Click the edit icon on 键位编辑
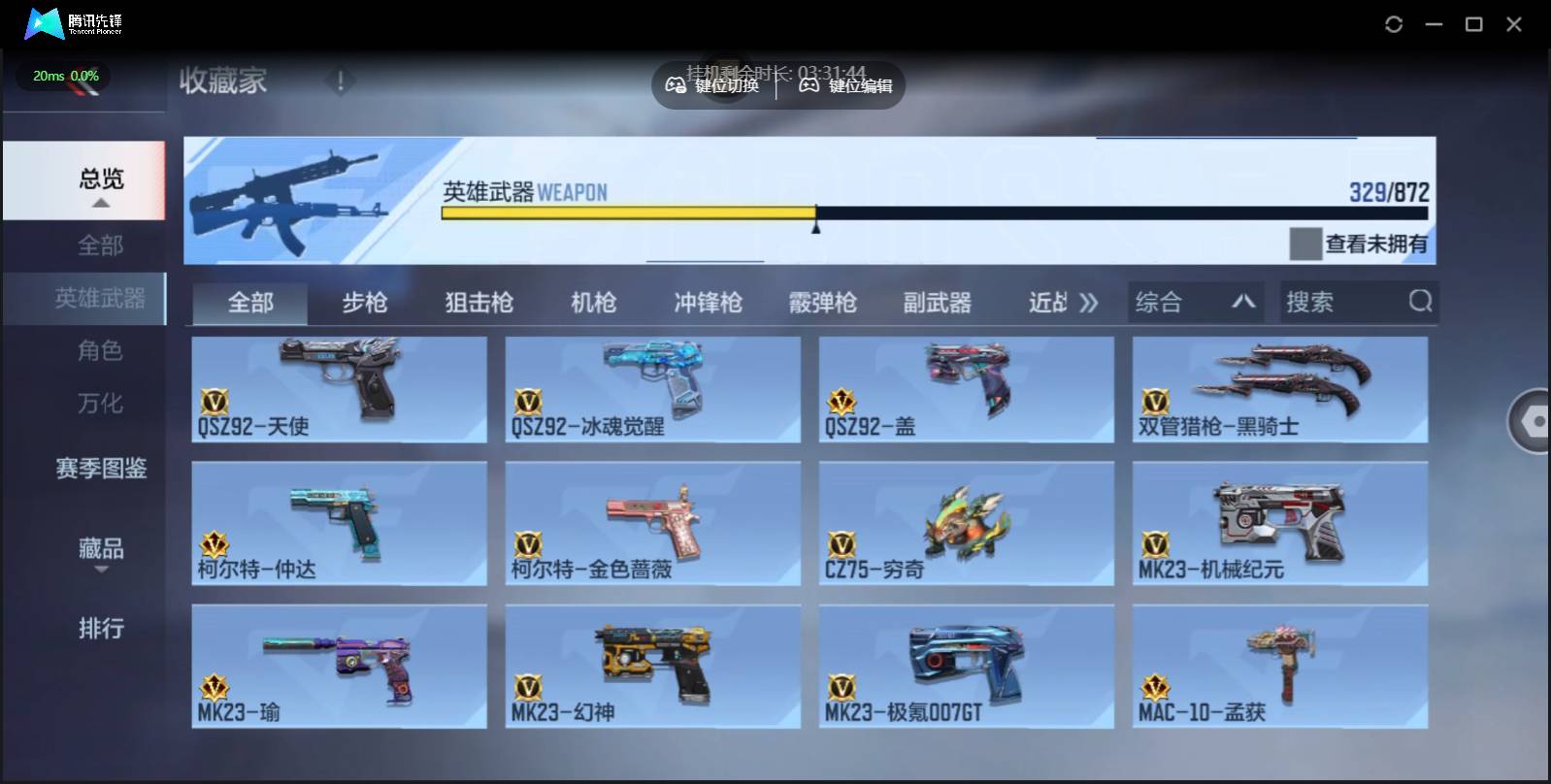 click(809, 85)
